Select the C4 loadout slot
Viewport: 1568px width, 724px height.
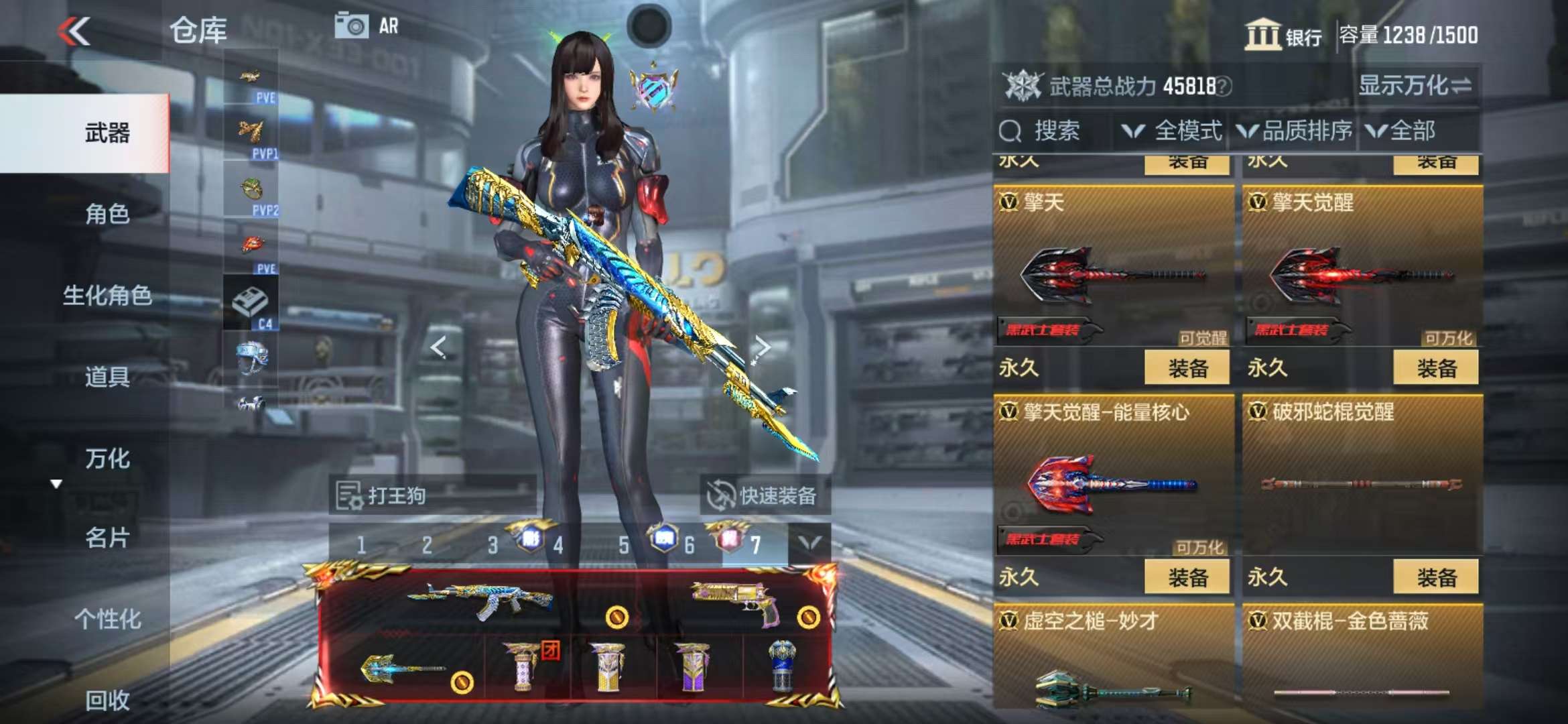pyautogui.click(x=251, y=305)
